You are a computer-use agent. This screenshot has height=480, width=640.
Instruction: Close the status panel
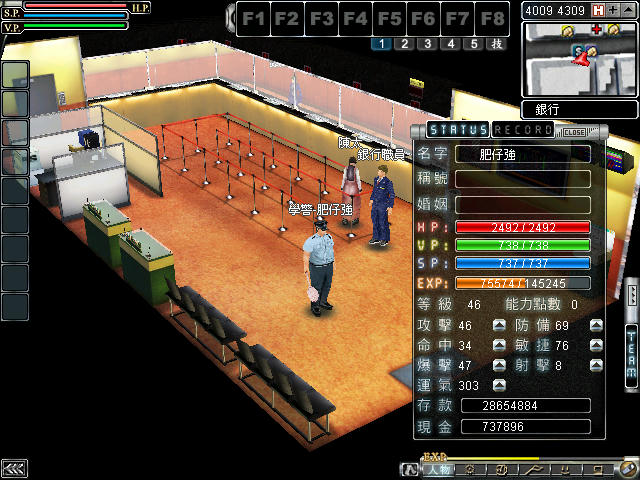click(x=574, y=131)
